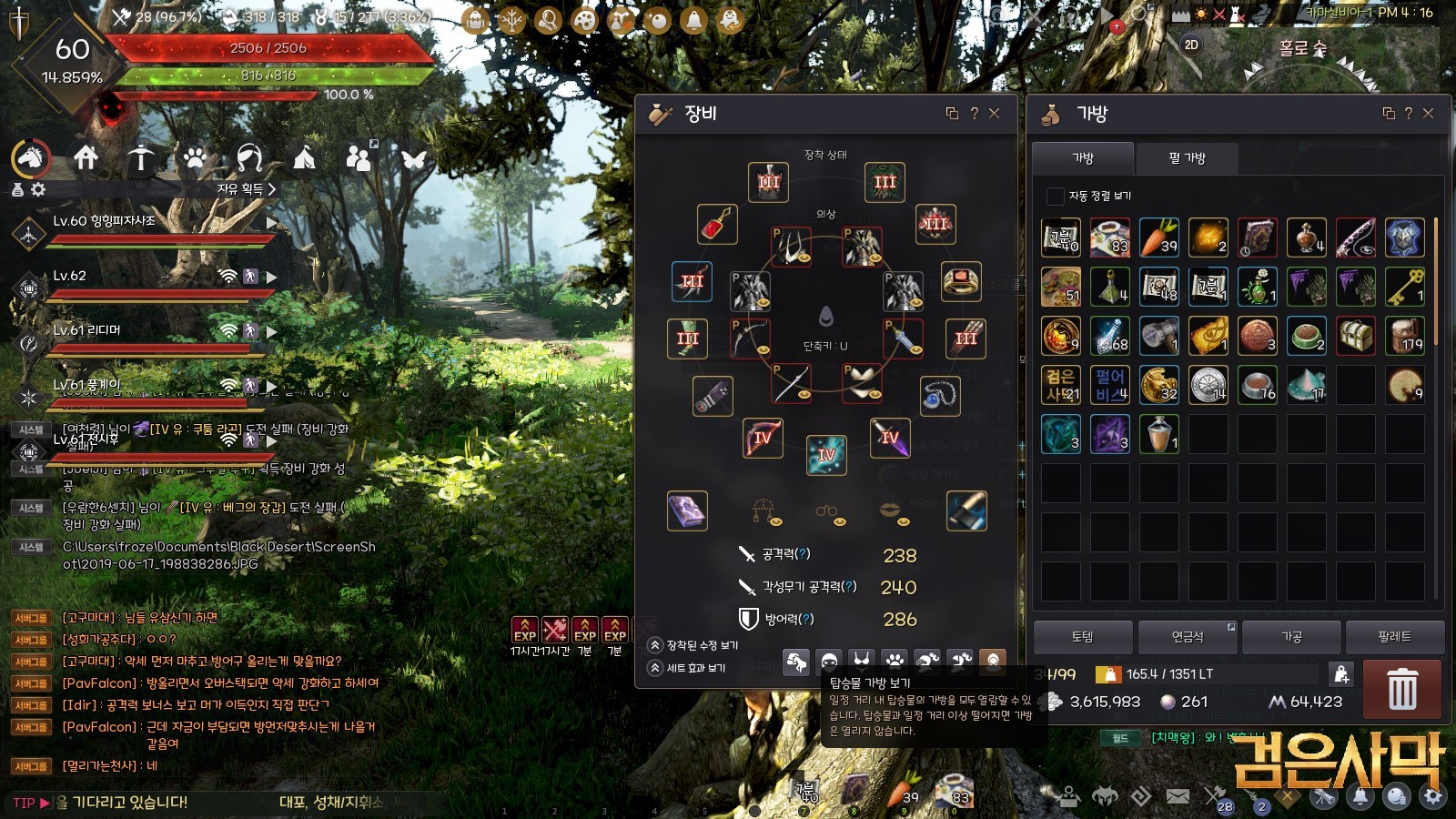Viewport: 1456px width, 819px height.
Task: Open the 연금석 button
Action: (1187, 637)
